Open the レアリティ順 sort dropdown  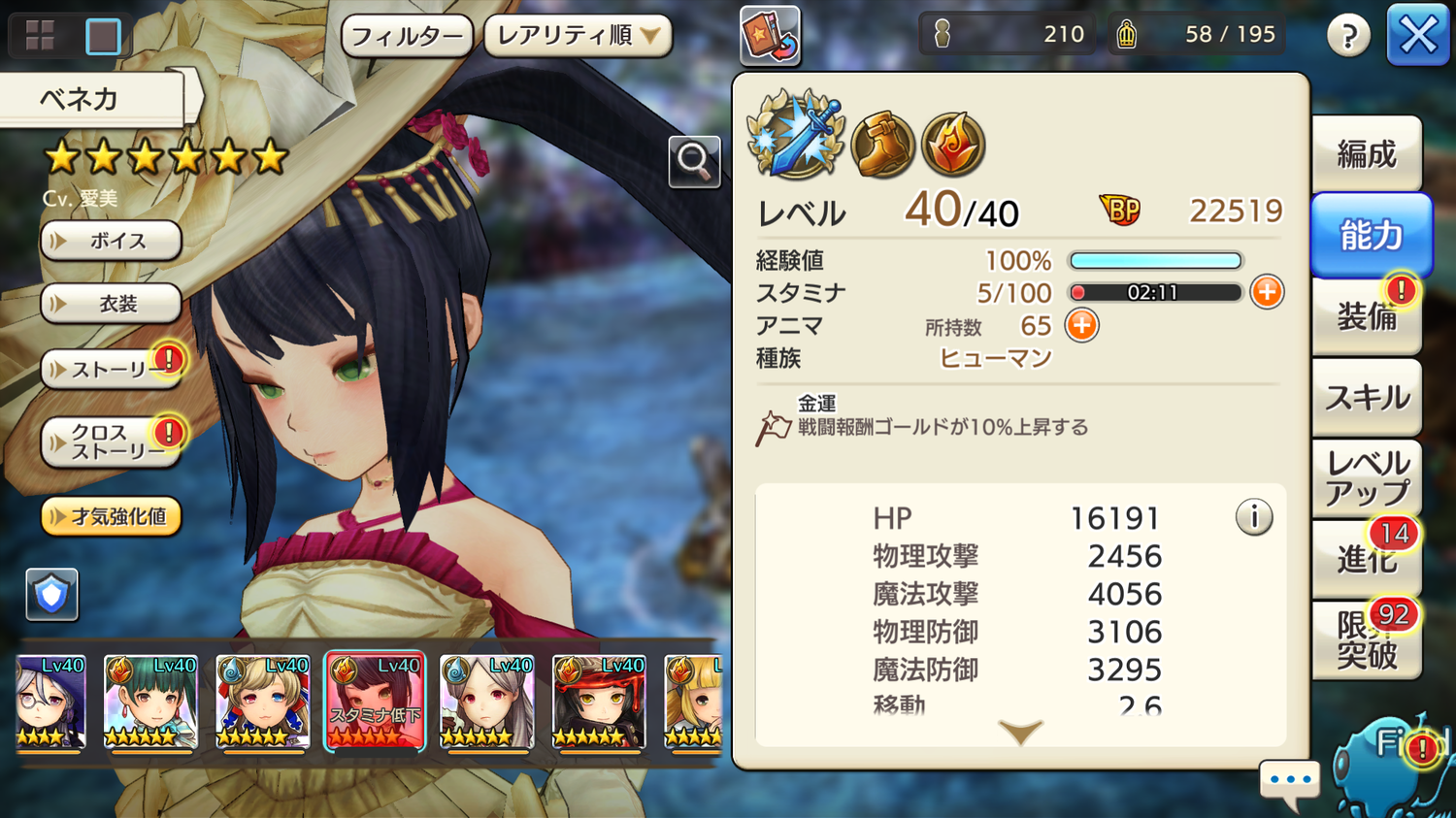click(578, 37)
